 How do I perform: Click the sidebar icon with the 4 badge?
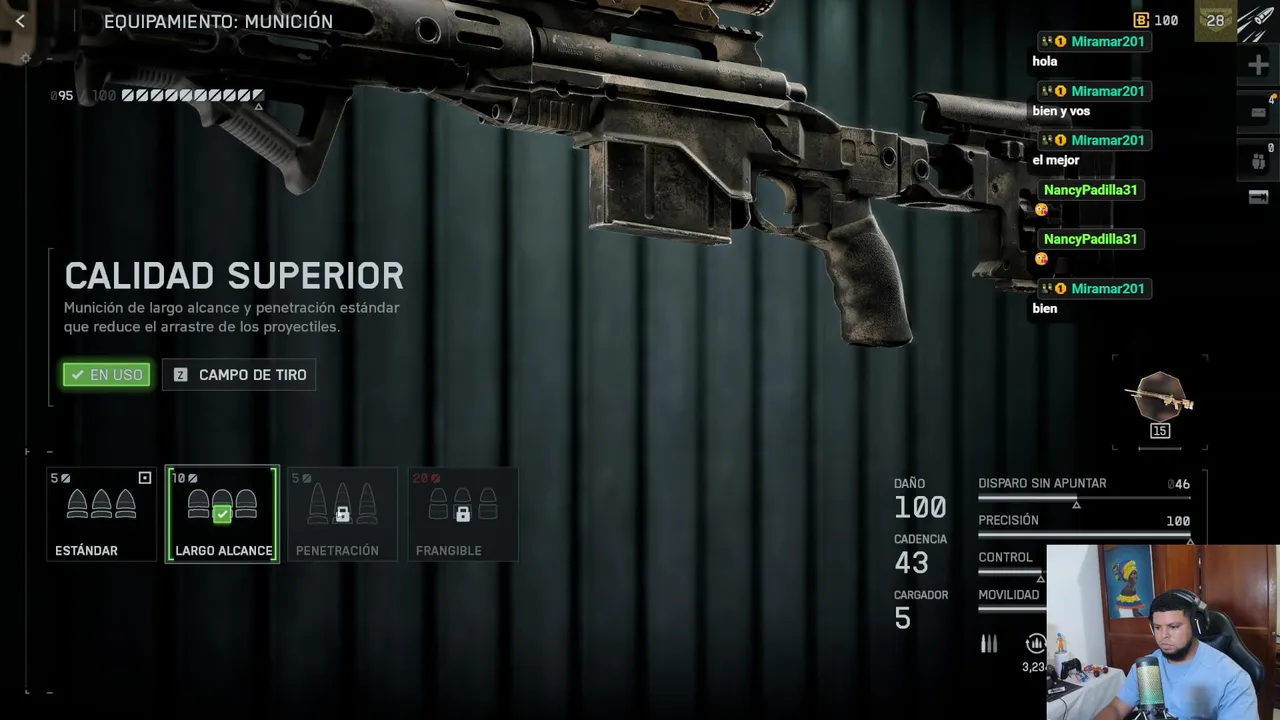click(1258, 113)
